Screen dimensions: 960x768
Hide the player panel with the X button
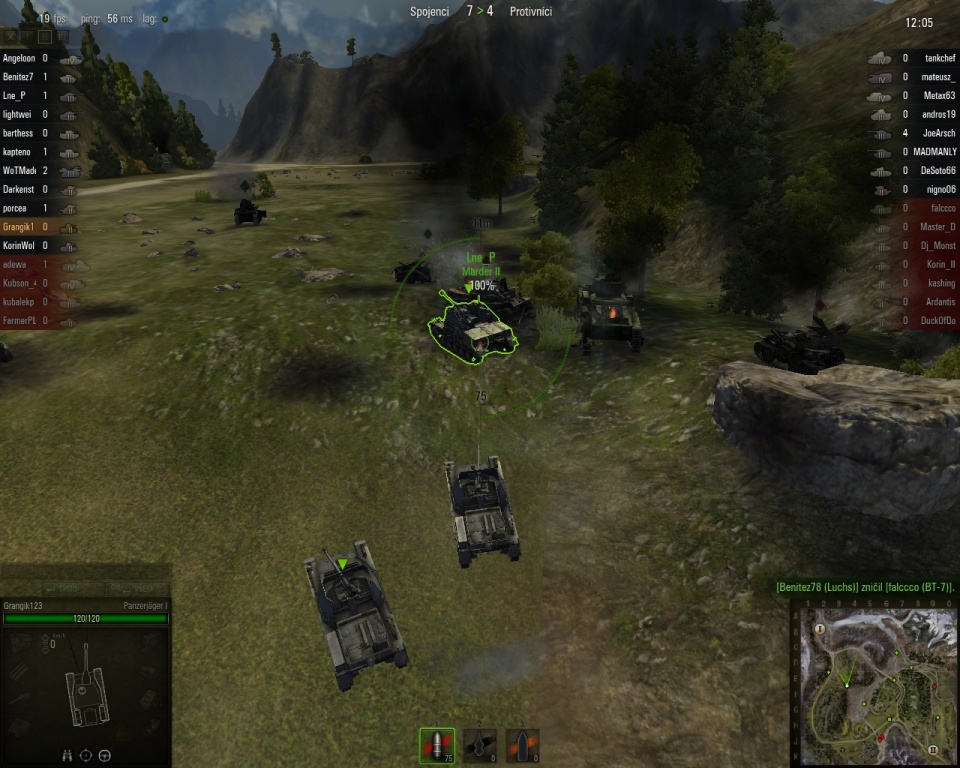pyautogui.click(x=11, y=36)
